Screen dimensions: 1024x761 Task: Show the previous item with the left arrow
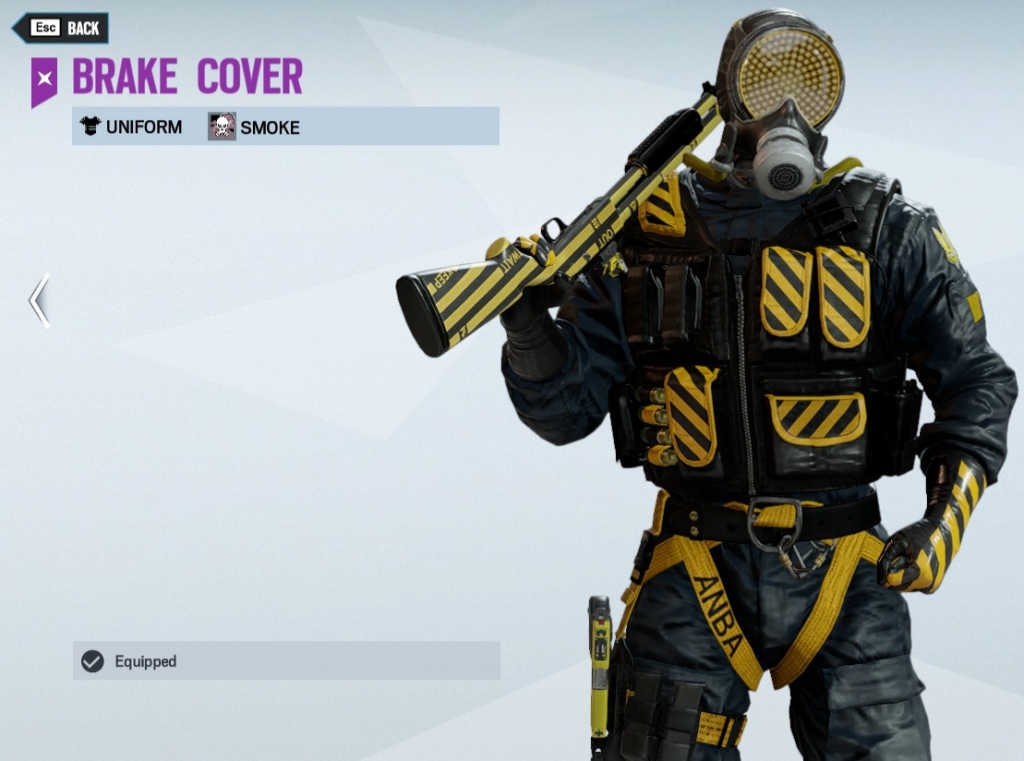pos(39,300)
